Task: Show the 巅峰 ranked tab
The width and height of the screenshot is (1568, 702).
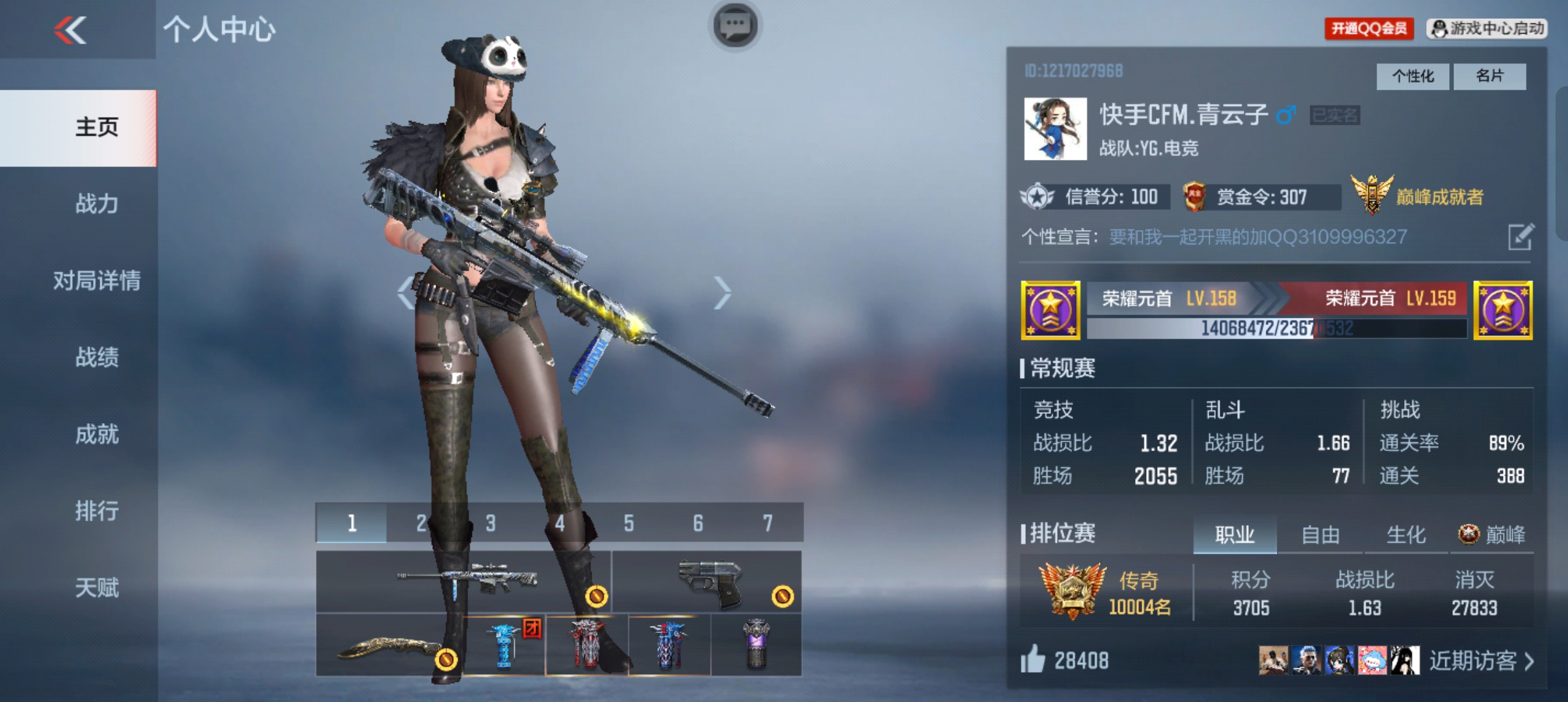Action: coord(1493,535)
